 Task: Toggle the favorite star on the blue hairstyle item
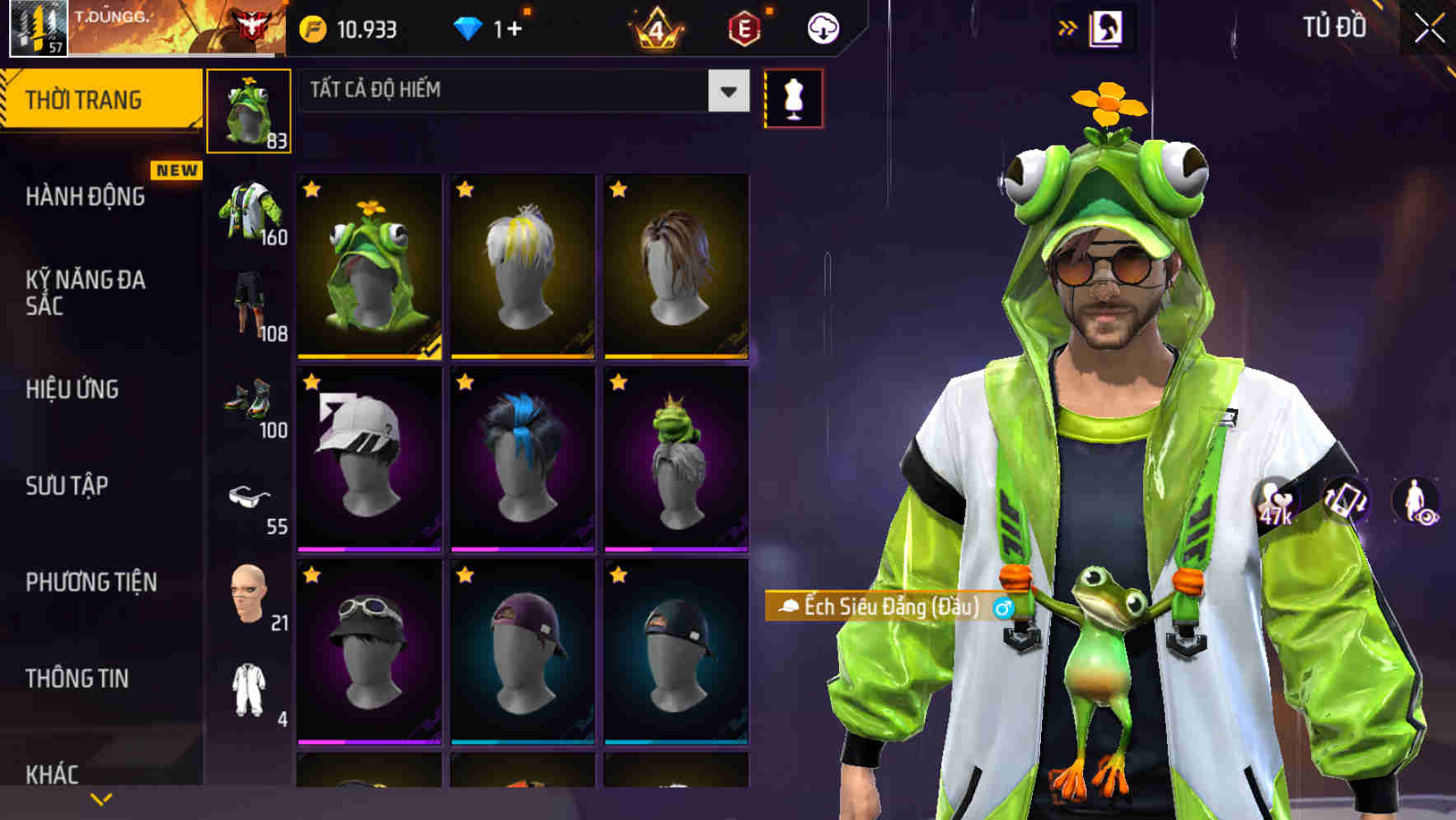(464, 384)
